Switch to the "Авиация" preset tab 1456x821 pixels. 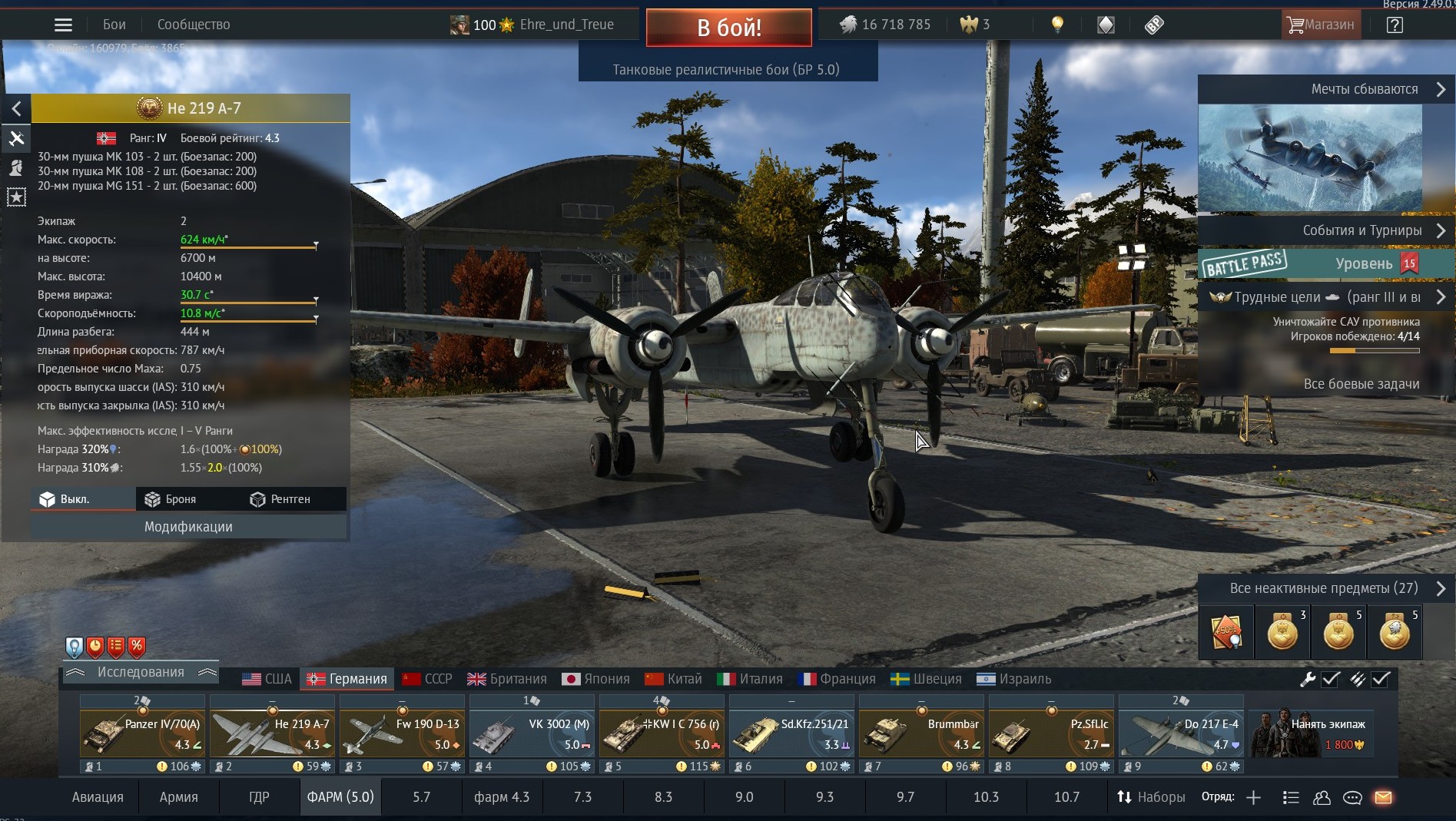[98, 797]
